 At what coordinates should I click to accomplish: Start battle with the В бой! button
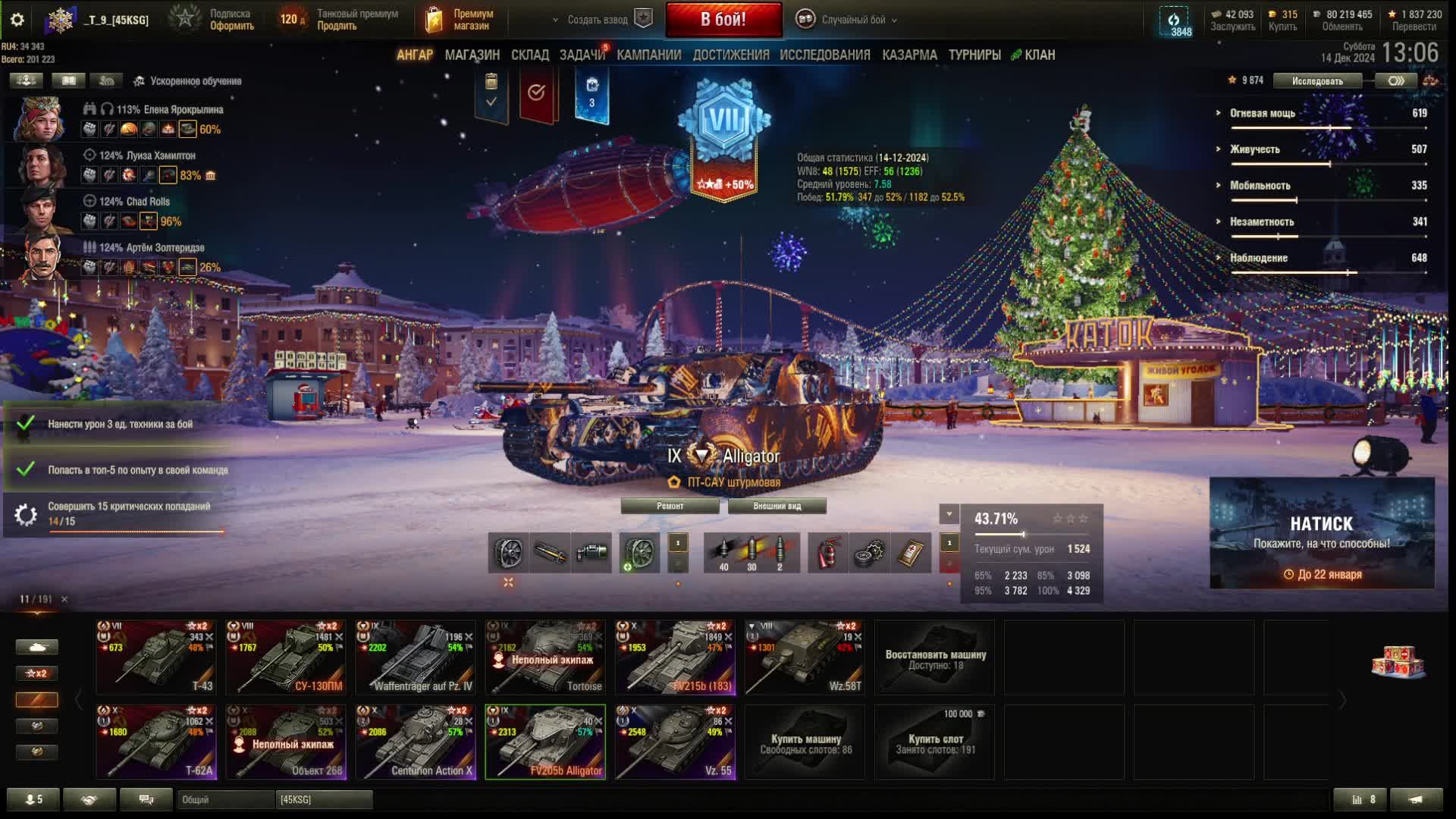(723, 20)
